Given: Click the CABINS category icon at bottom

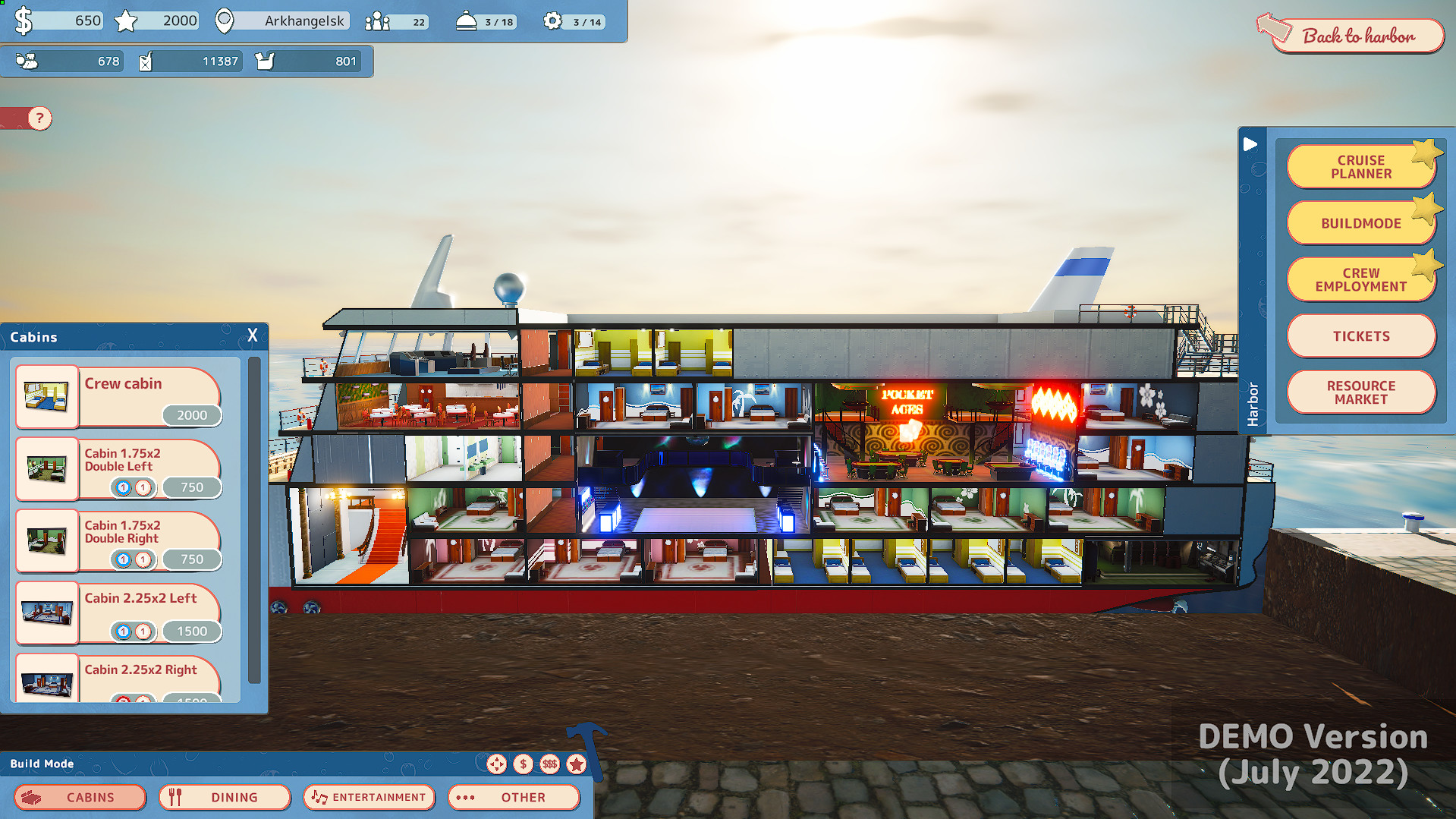Looking at the screenshot, I should 30,797.
